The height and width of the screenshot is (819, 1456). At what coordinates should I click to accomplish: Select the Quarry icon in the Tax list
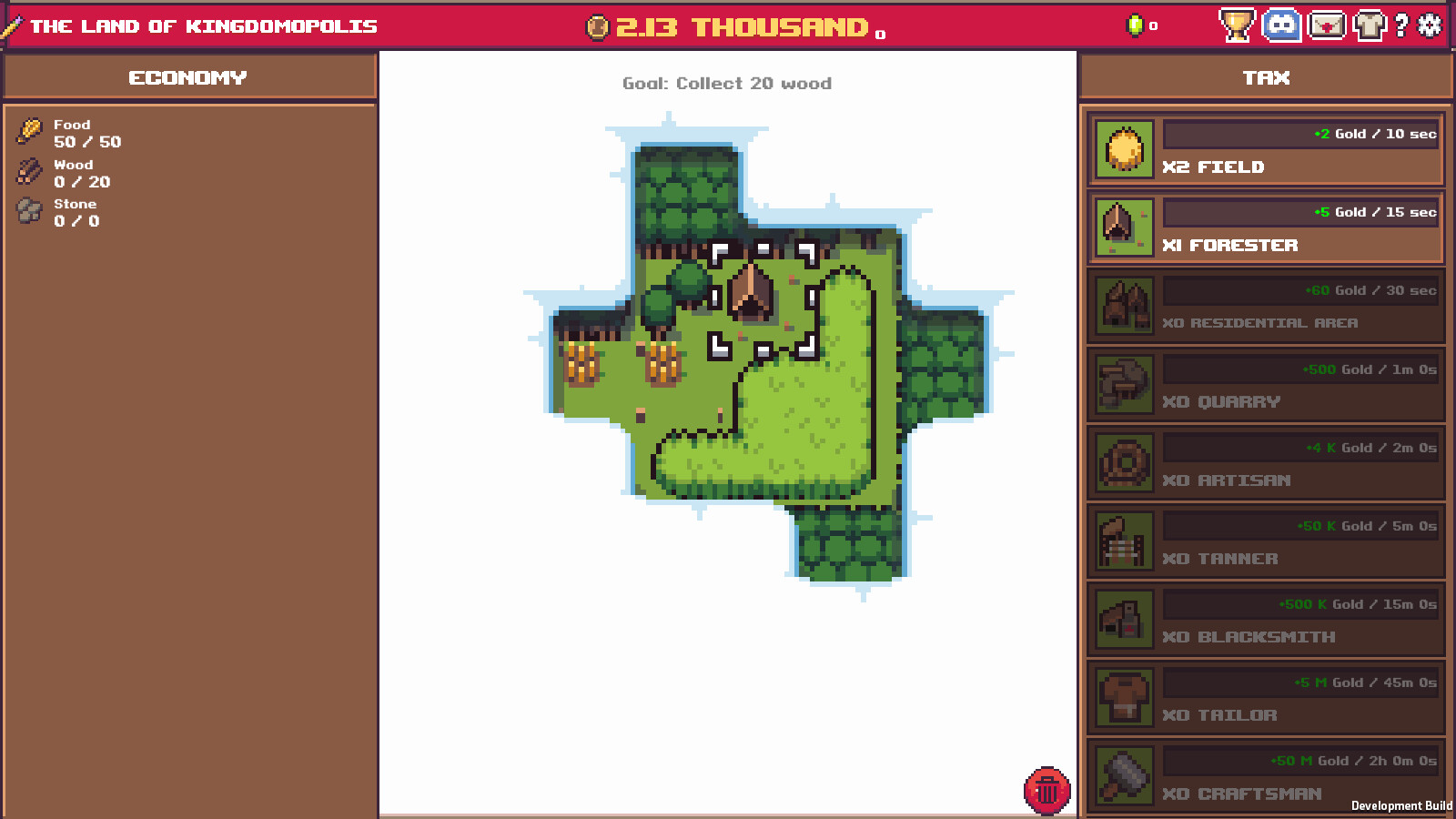[x=1123, y=383]
